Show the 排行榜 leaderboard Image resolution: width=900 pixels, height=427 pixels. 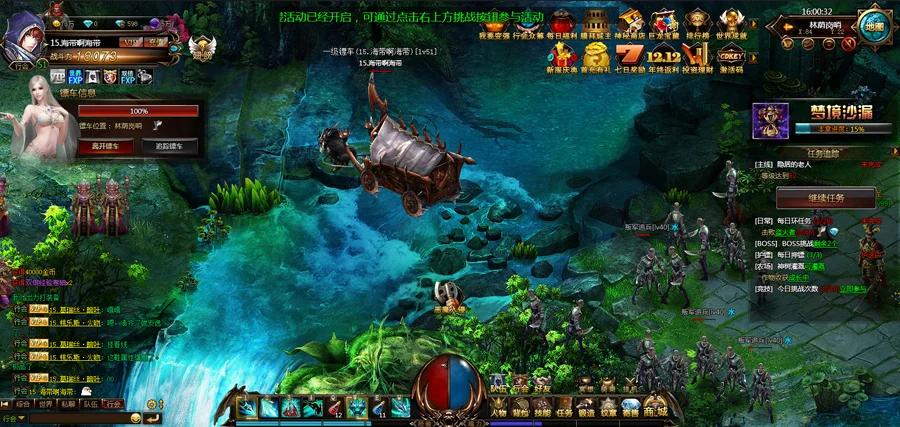pyautogui.click(x=698, y=24)
